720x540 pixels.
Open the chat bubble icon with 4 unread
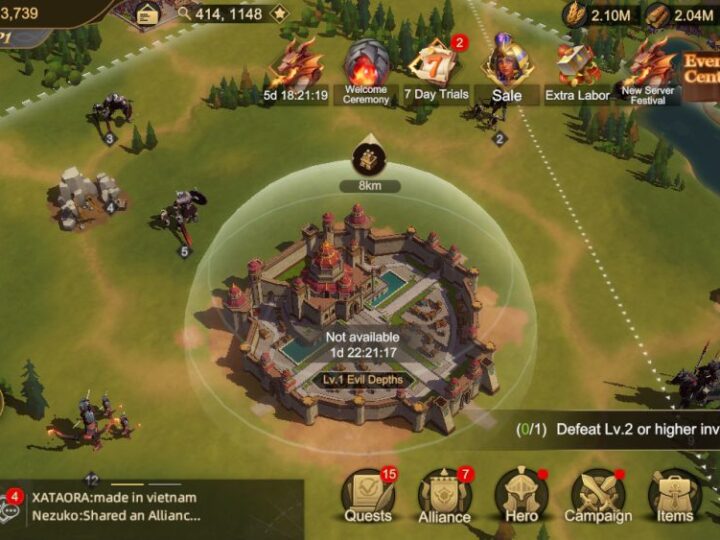pyautogui.click(x=11, y=508)
